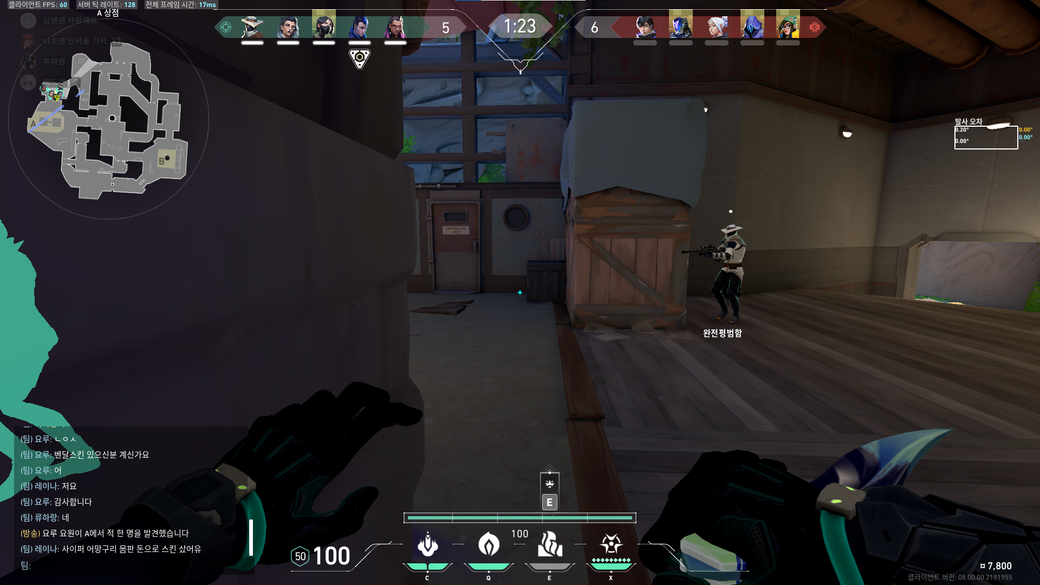Activate the ultimate ability icon

[x=610, y=545]
